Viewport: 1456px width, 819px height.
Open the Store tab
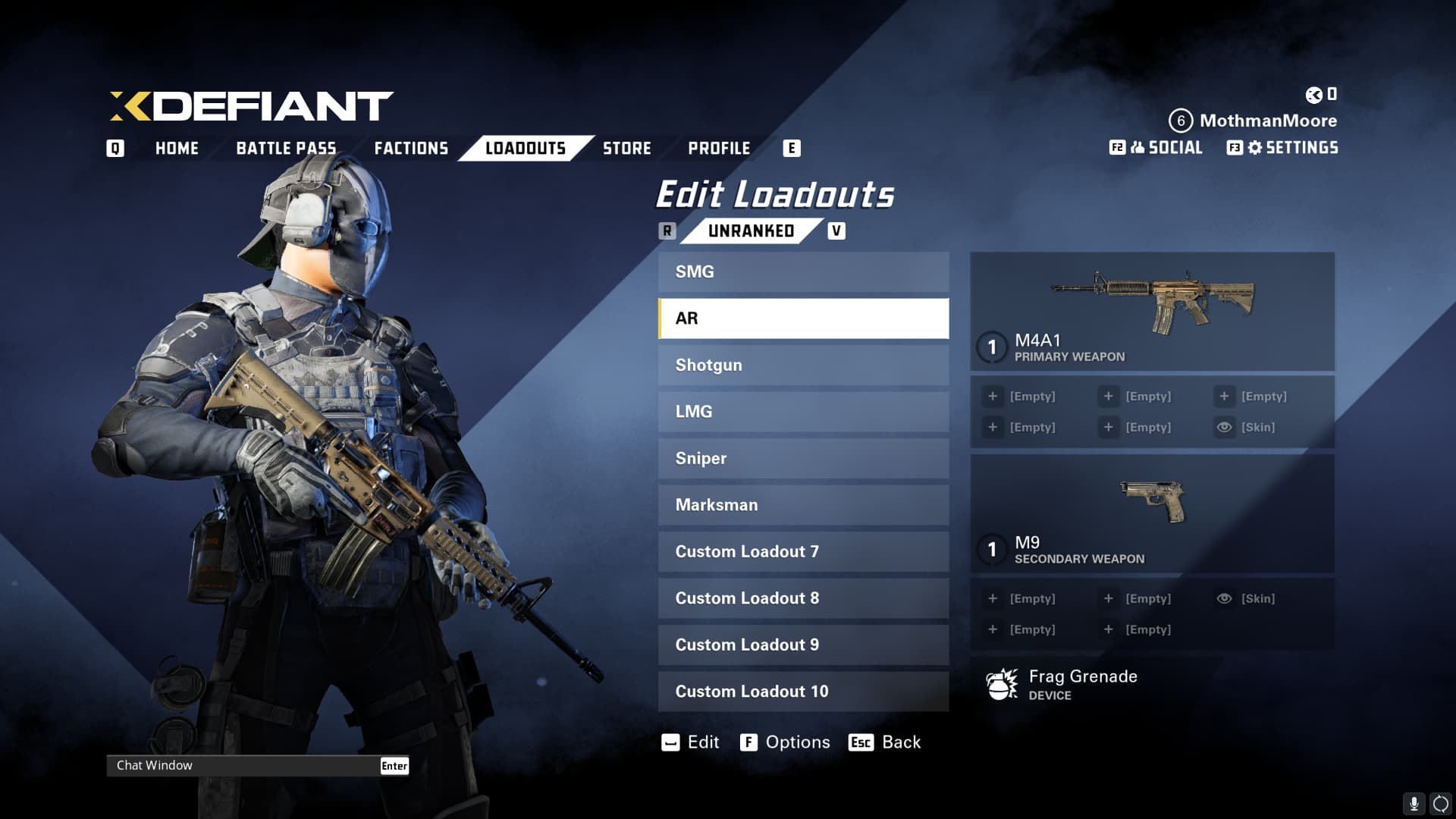pyautogui.click(x=626, y=148)
